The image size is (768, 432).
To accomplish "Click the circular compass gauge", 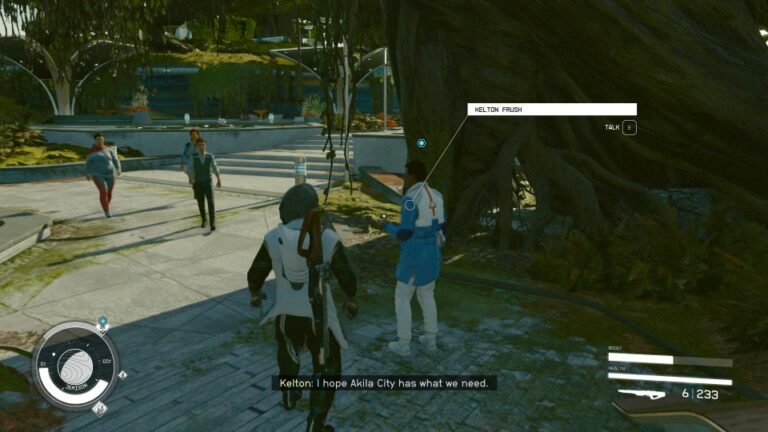I will 74,365.
